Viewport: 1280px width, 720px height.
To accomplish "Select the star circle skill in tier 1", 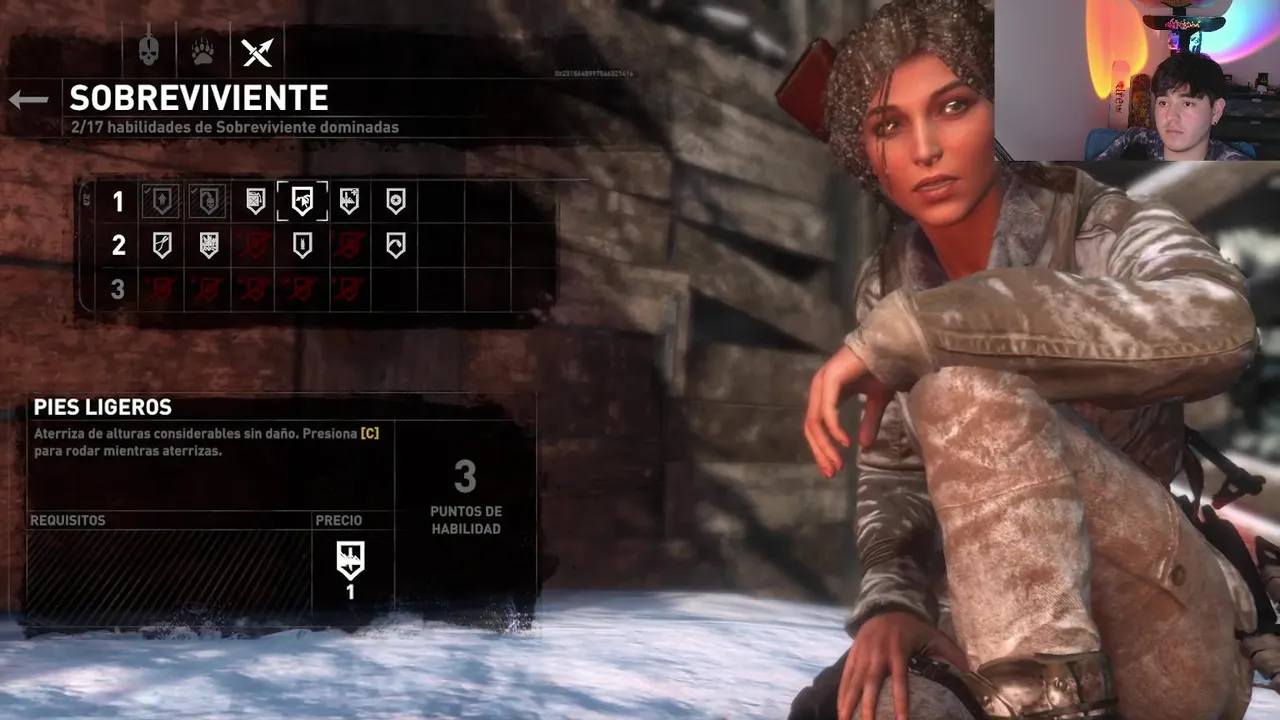I will 396,201.
